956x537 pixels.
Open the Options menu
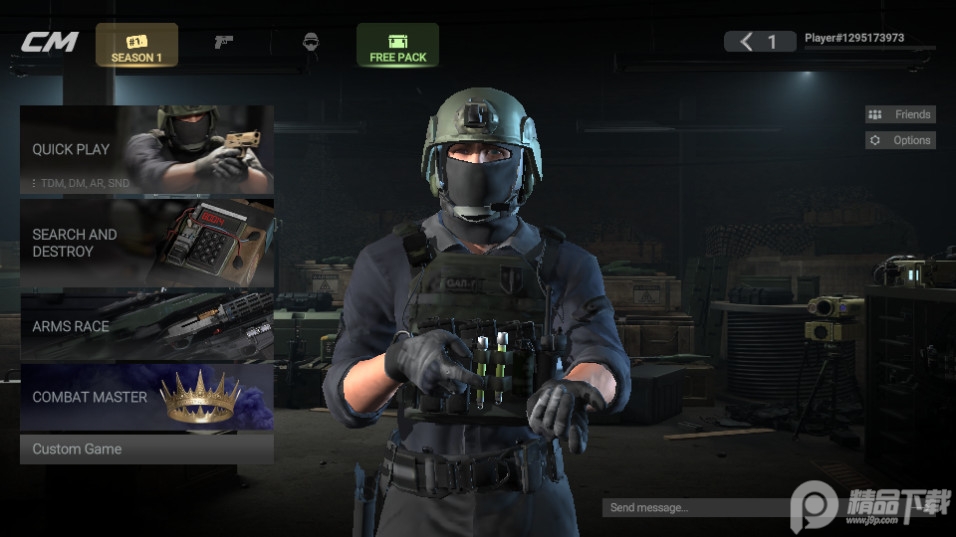(900, 141)
